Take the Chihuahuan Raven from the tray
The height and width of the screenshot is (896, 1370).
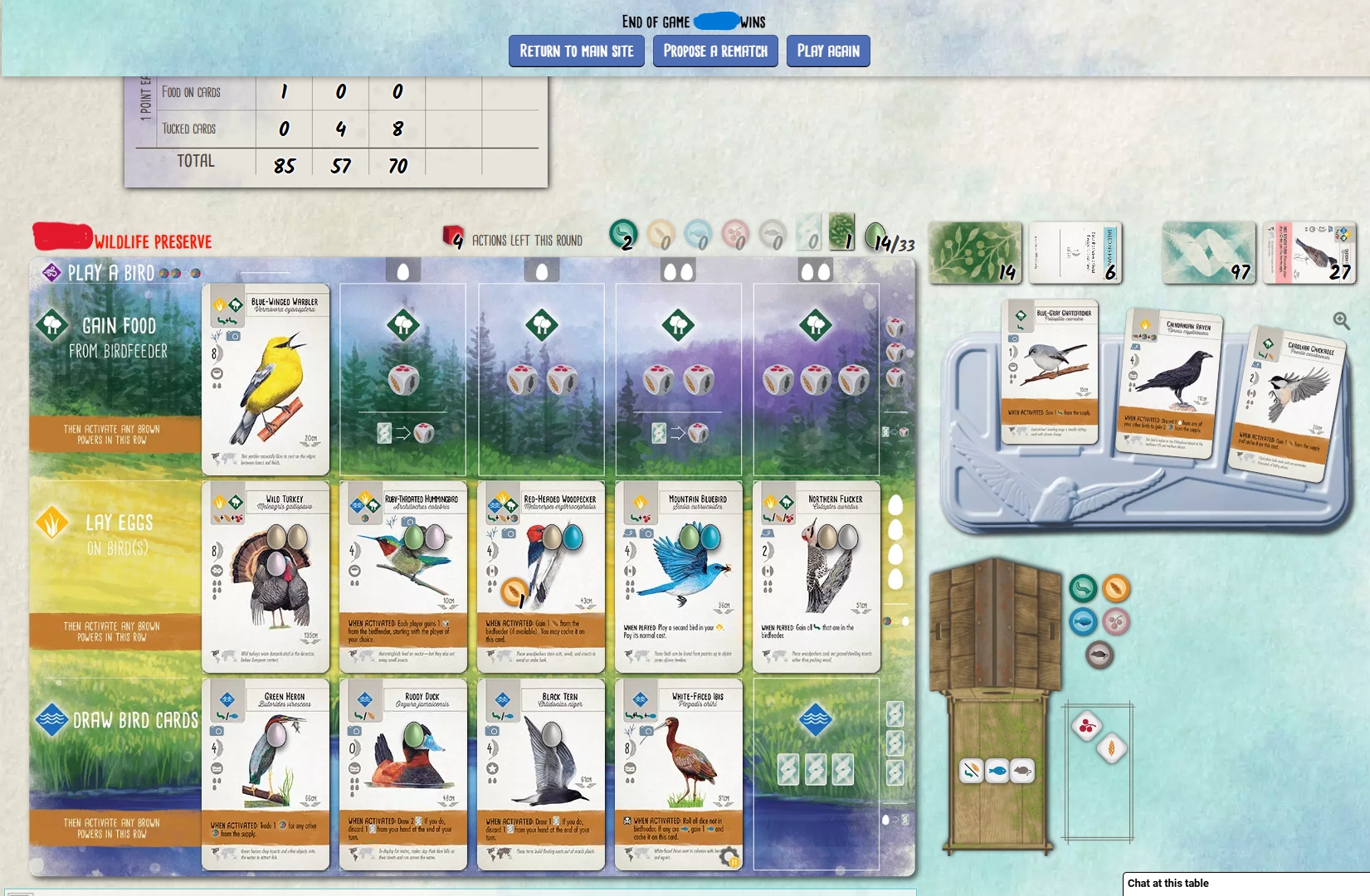(x=1170, y=383)
